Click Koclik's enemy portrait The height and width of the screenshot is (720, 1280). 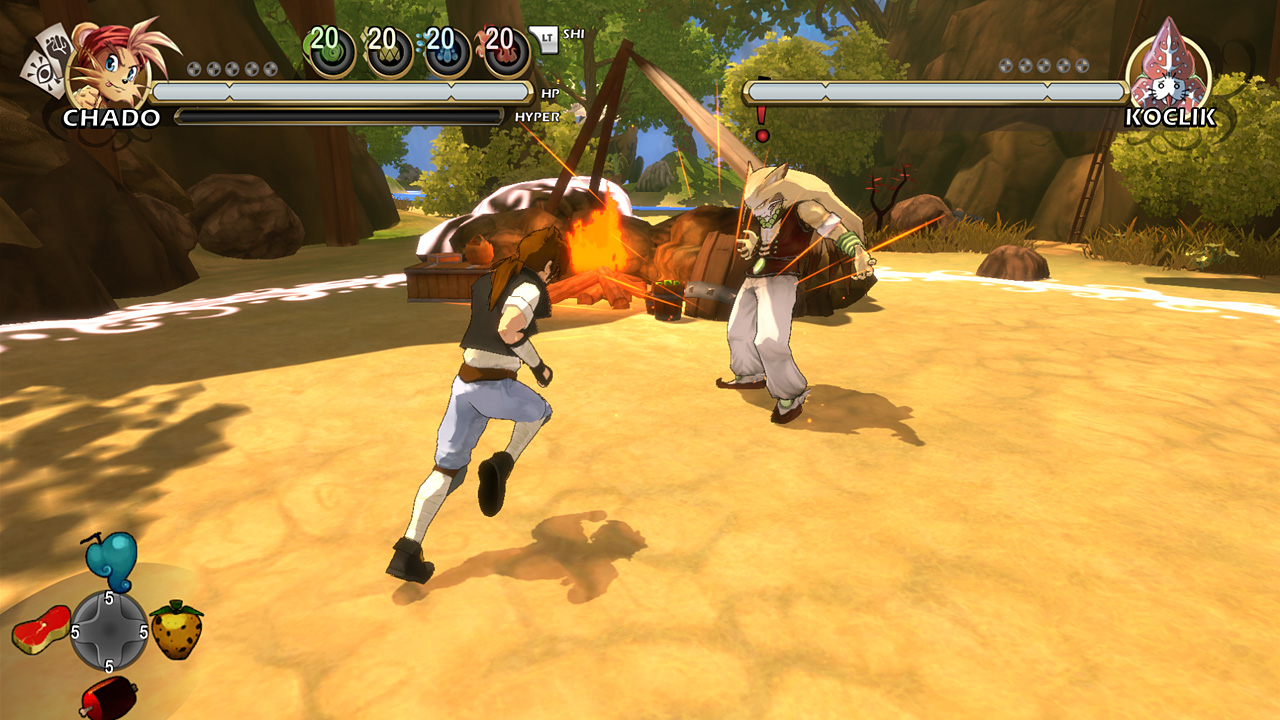[1168, 66]
